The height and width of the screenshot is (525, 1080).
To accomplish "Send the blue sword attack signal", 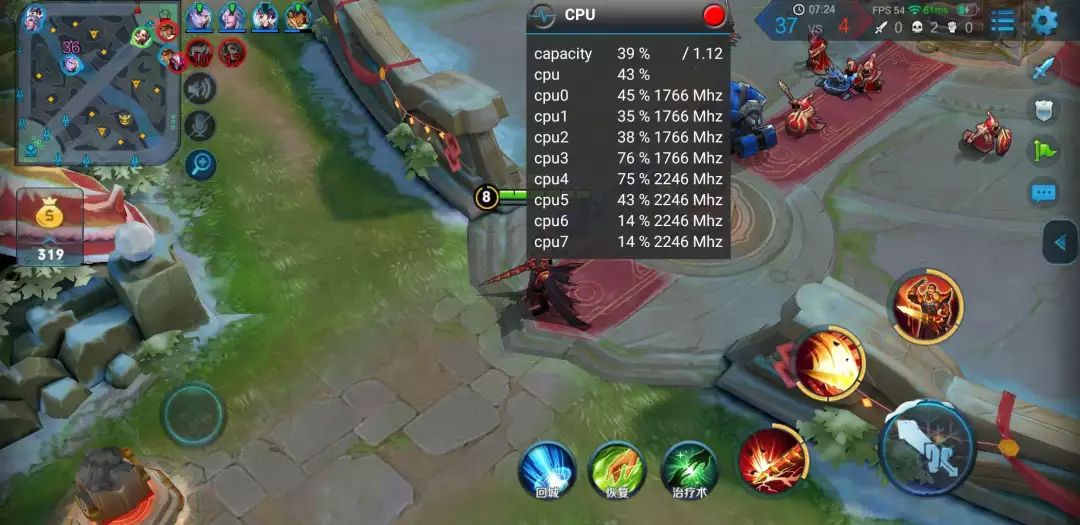I will tap(1043, 68).
